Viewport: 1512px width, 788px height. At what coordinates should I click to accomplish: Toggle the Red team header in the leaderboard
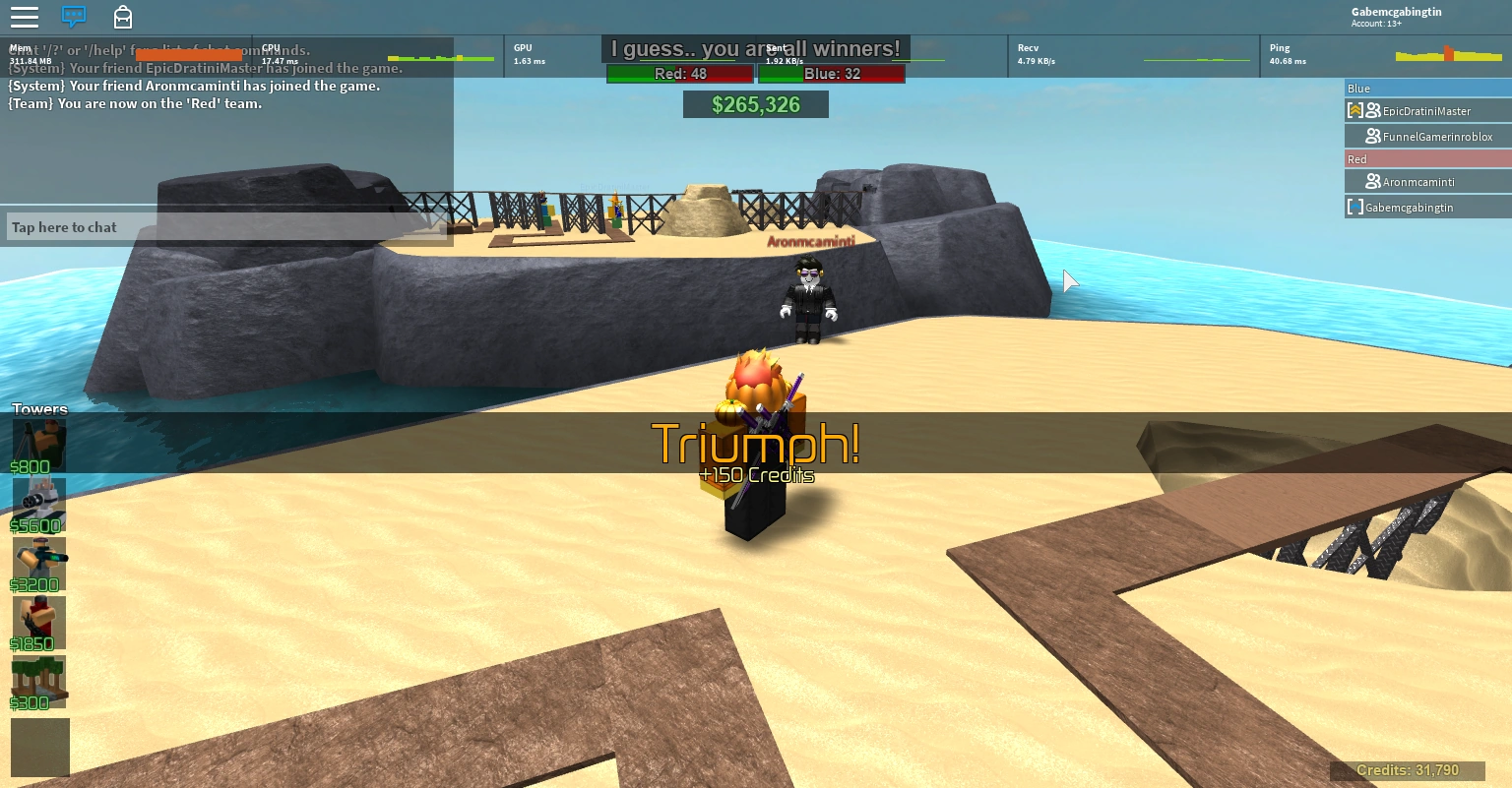click(x=1427, y=158)
